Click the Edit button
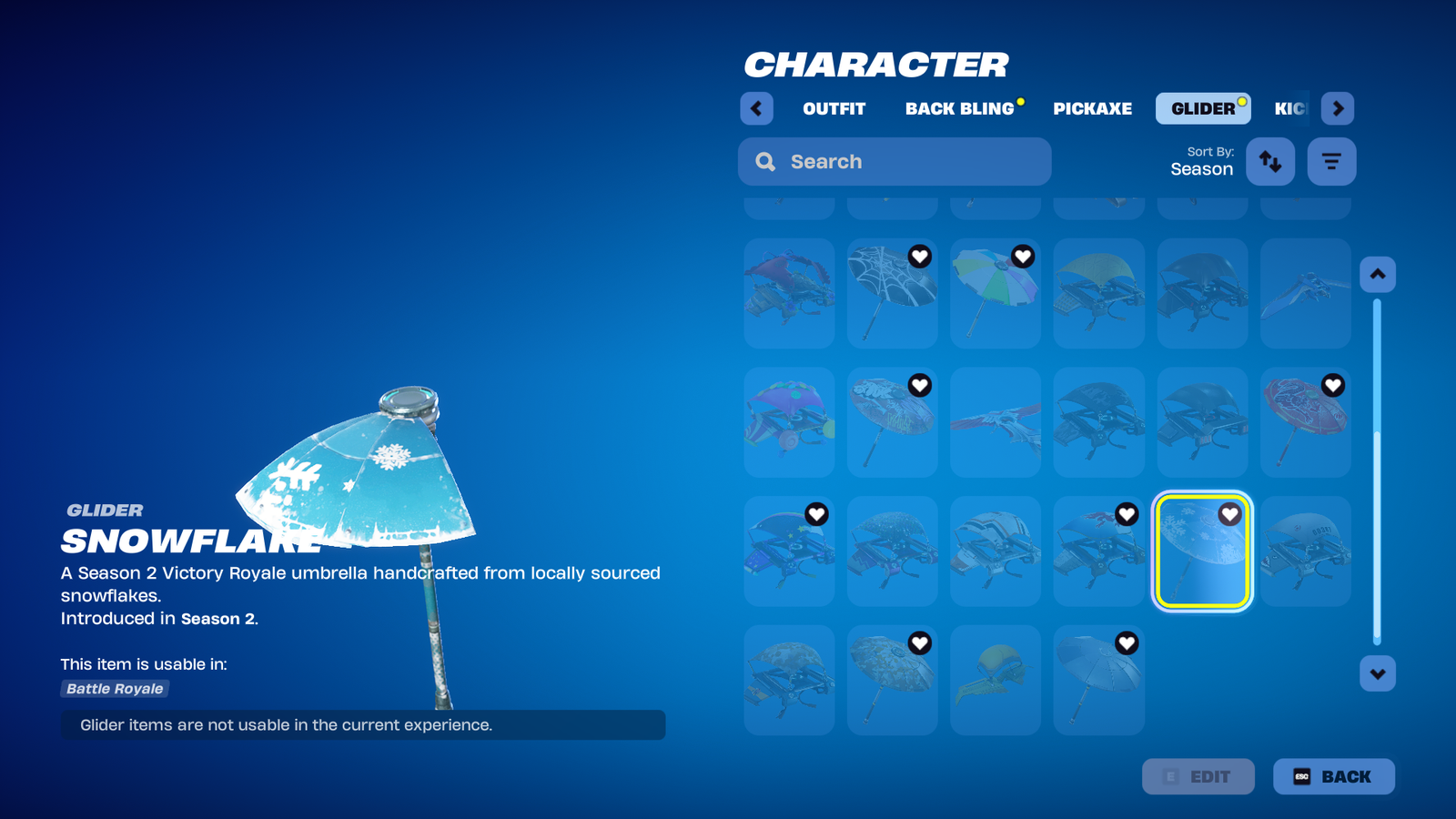1456x819 pixels. point(1198,776)
